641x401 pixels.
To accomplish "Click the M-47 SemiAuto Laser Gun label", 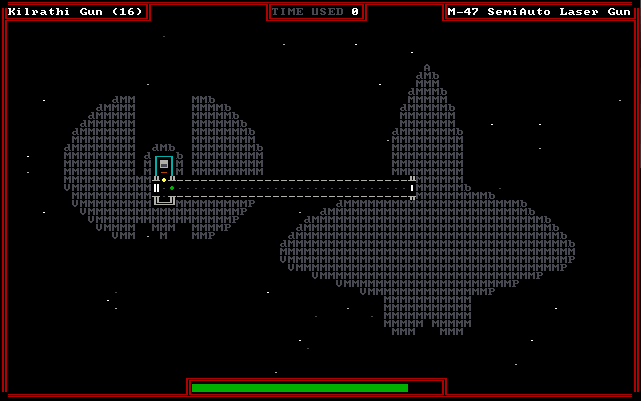I will pyautogui.click(x=538, y=12).
